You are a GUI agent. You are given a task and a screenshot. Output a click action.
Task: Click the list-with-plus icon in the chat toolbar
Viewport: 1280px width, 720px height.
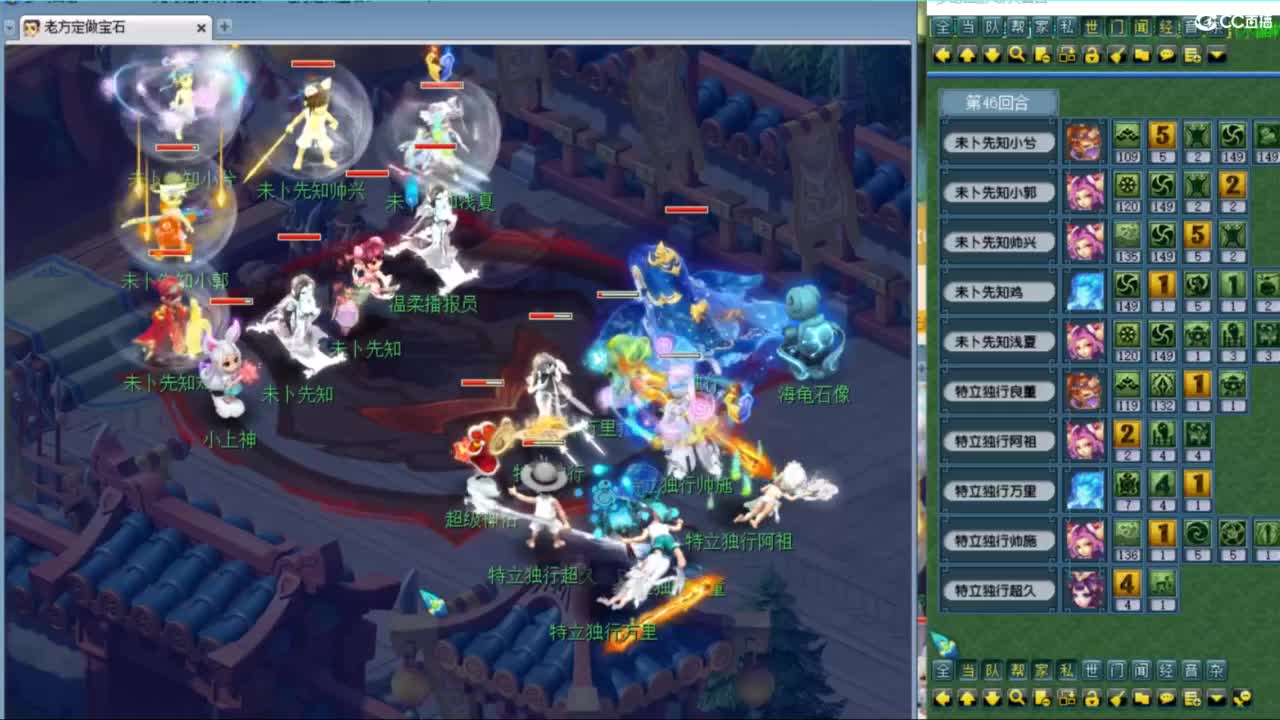(x=1191, y=55)
